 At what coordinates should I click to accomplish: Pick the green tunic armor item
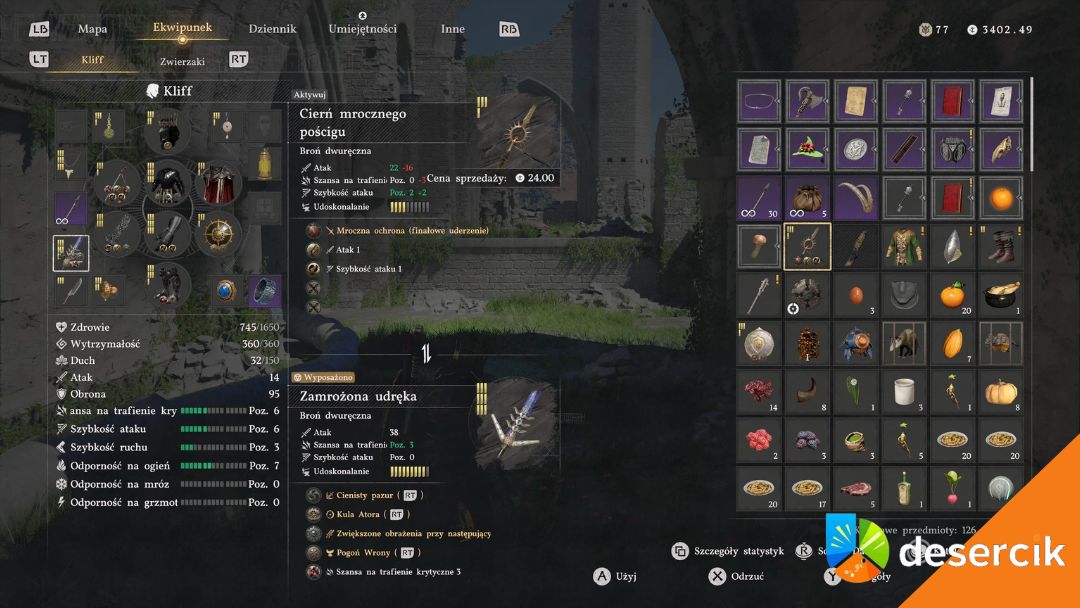click(x=907, y=247)
